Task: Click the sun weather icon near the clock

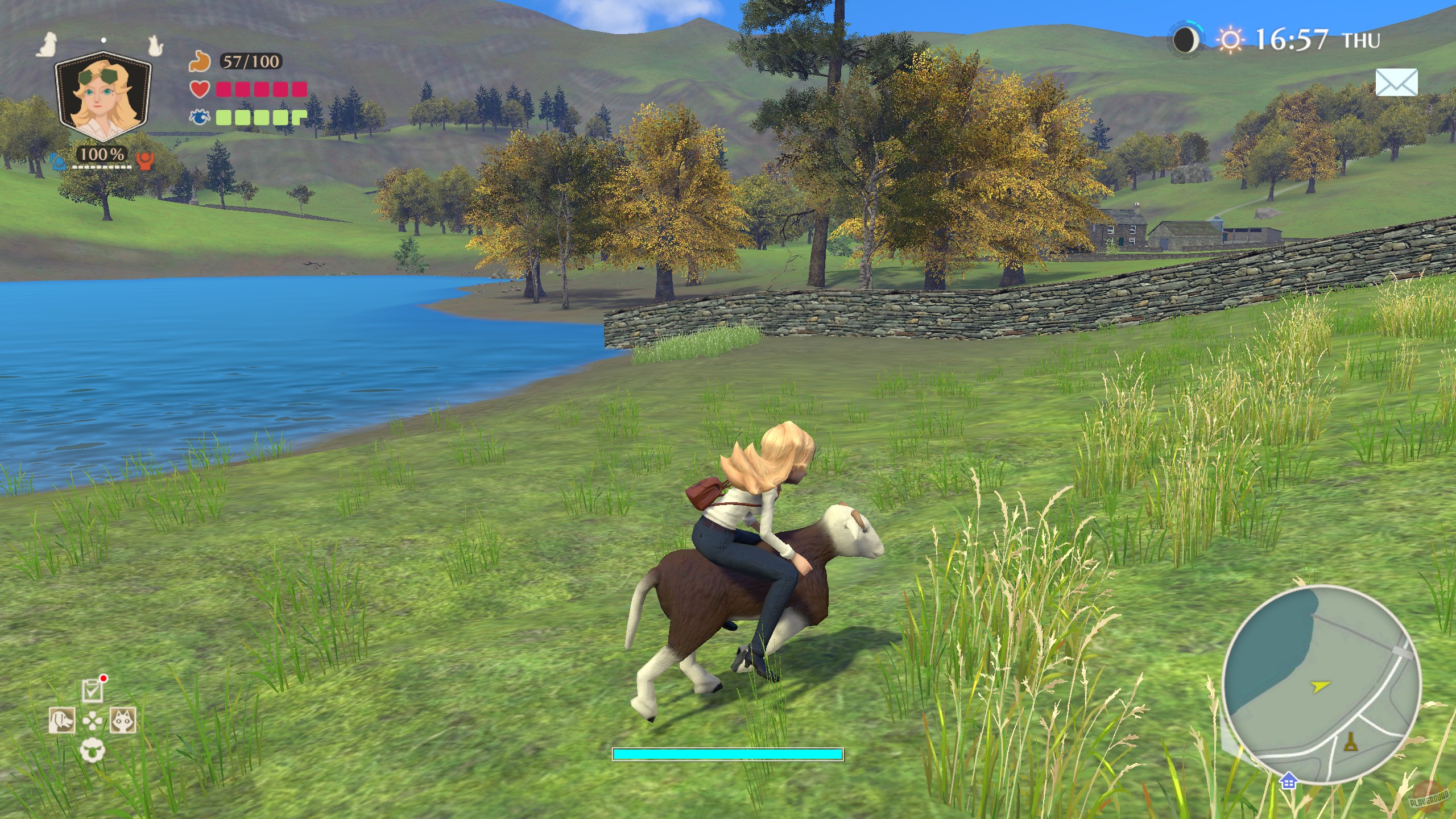Action: point(1231,40)
